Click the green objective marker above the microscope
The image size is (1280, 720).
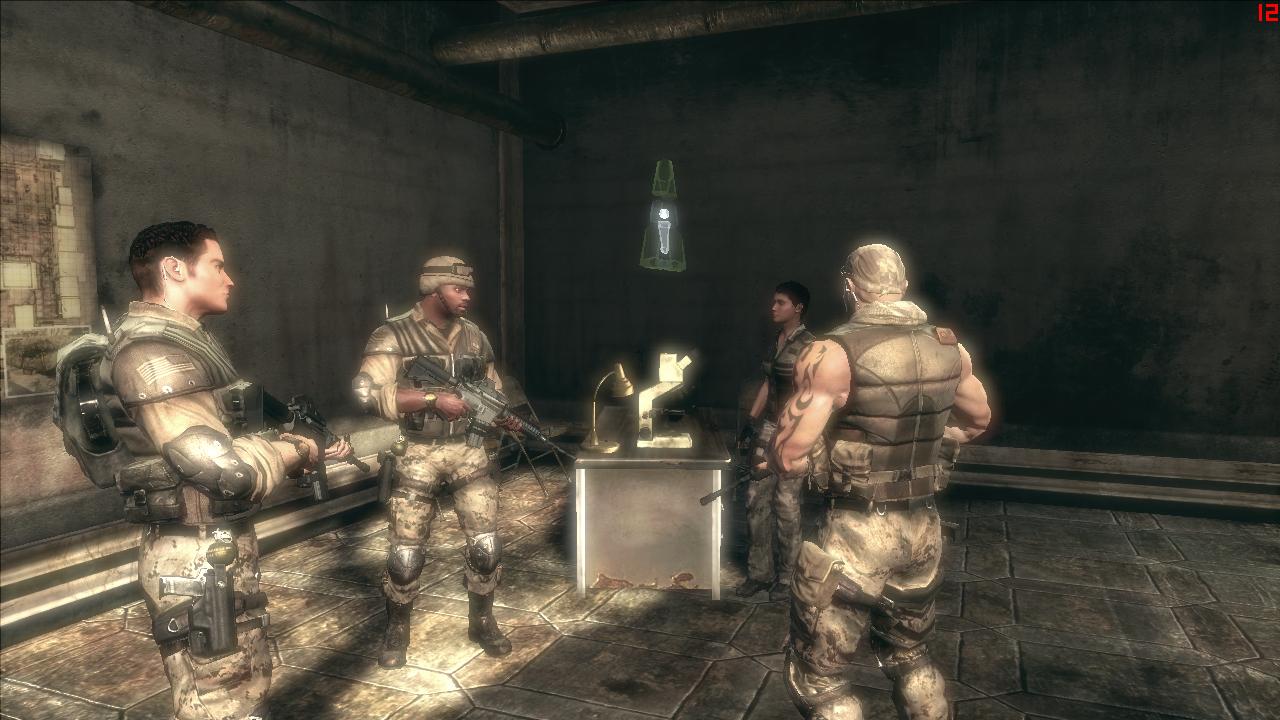click(x=663, y=220)
